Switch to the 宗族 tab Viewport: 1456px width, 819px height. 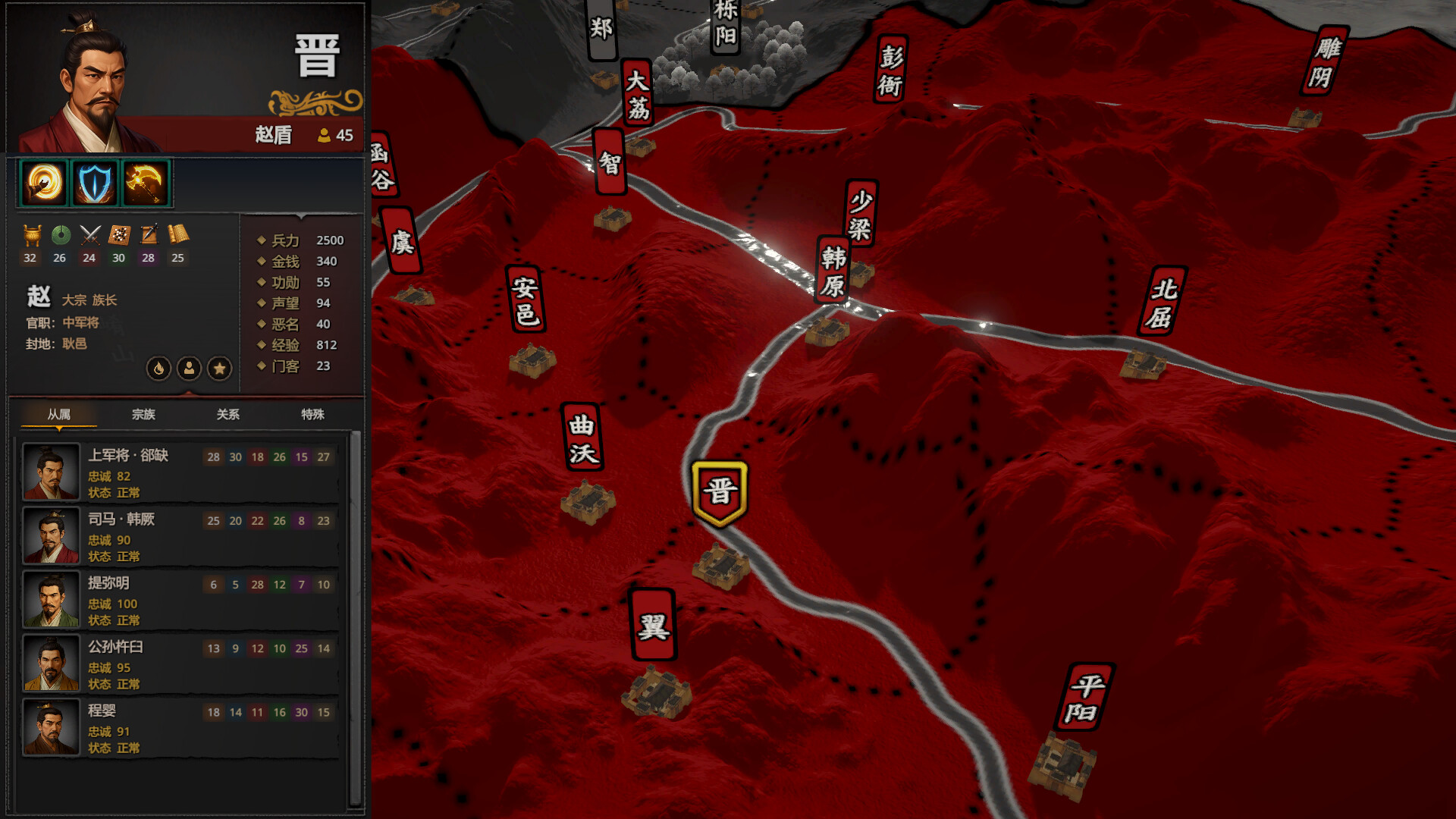[143, 415]
